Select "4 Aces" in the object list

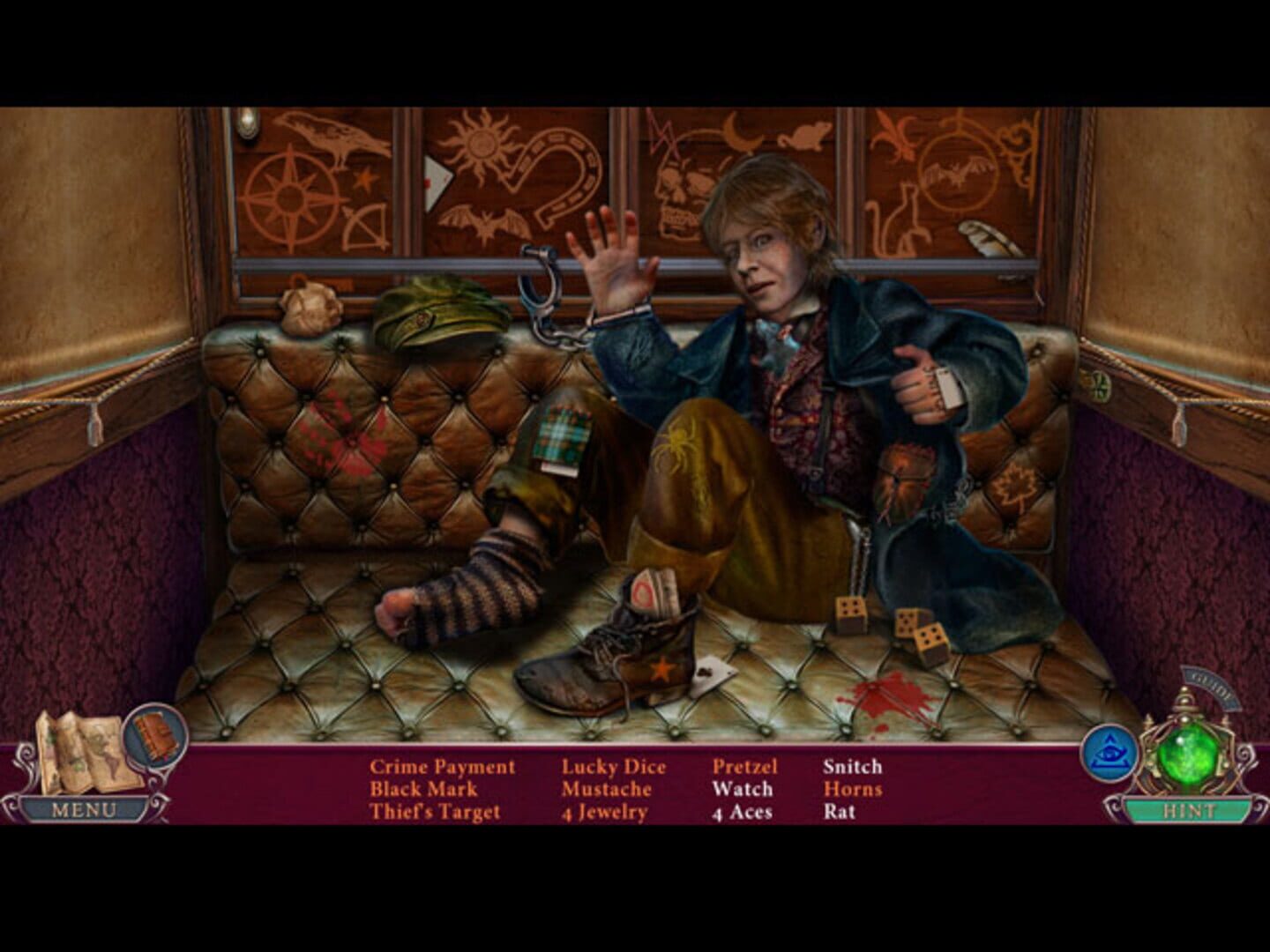point(742,811)
